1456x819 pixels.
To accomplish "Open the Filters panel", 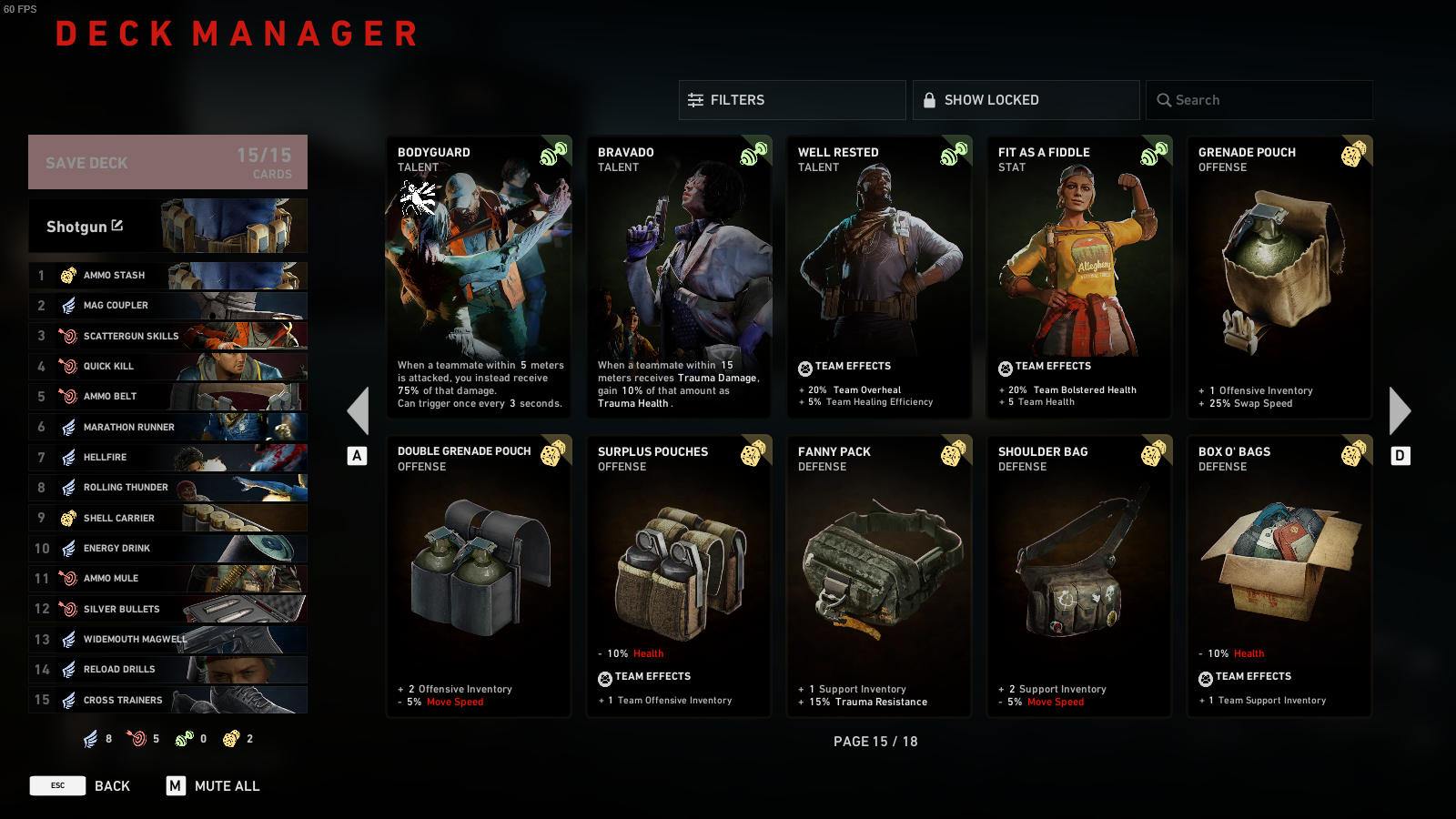I will coord(792,100).
